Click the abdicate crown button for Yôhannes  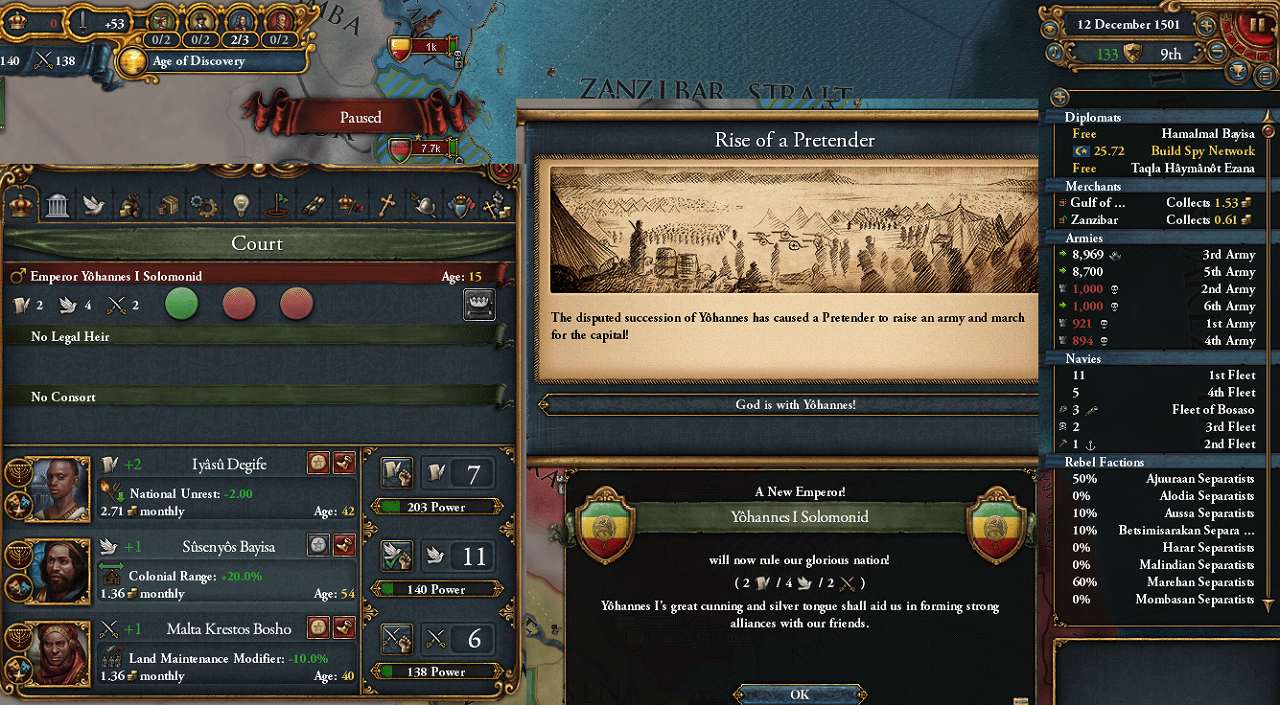(x=479, y=304)
